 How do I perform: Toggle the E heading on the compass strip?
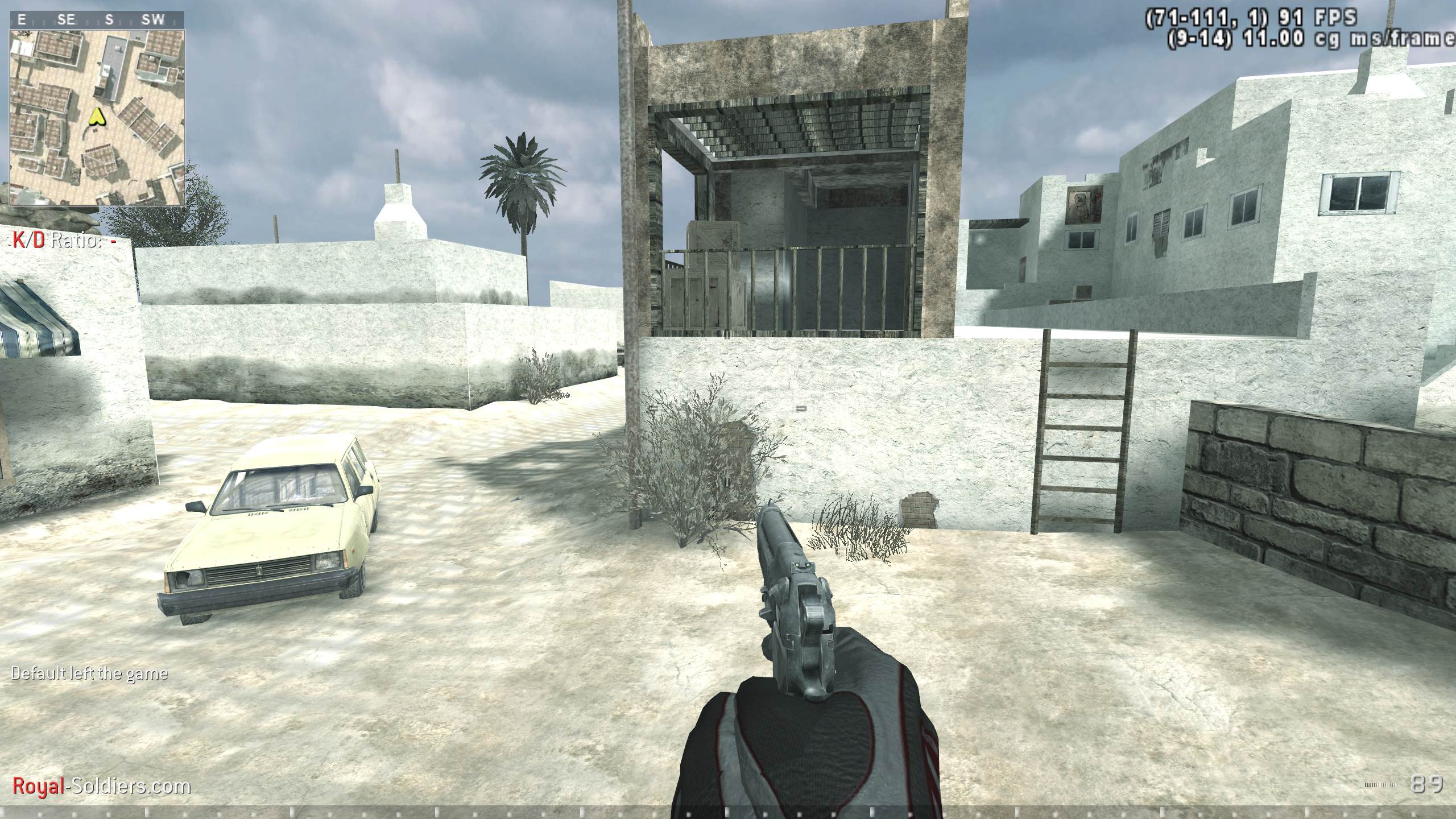tap(22, 19)
